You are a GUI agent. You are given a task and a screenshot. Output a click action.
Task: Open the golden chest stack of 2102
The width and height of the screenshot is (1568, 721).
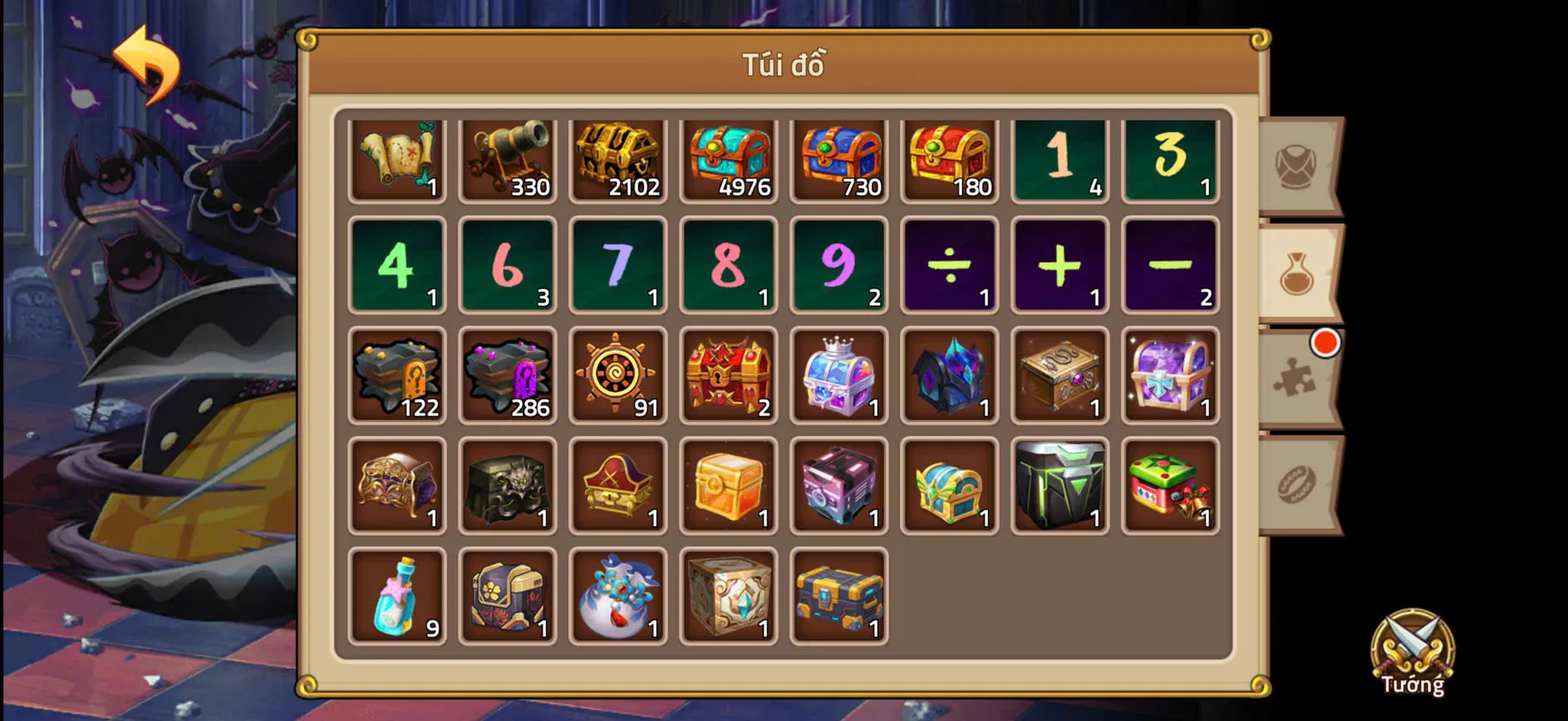[x=618, y=158]
